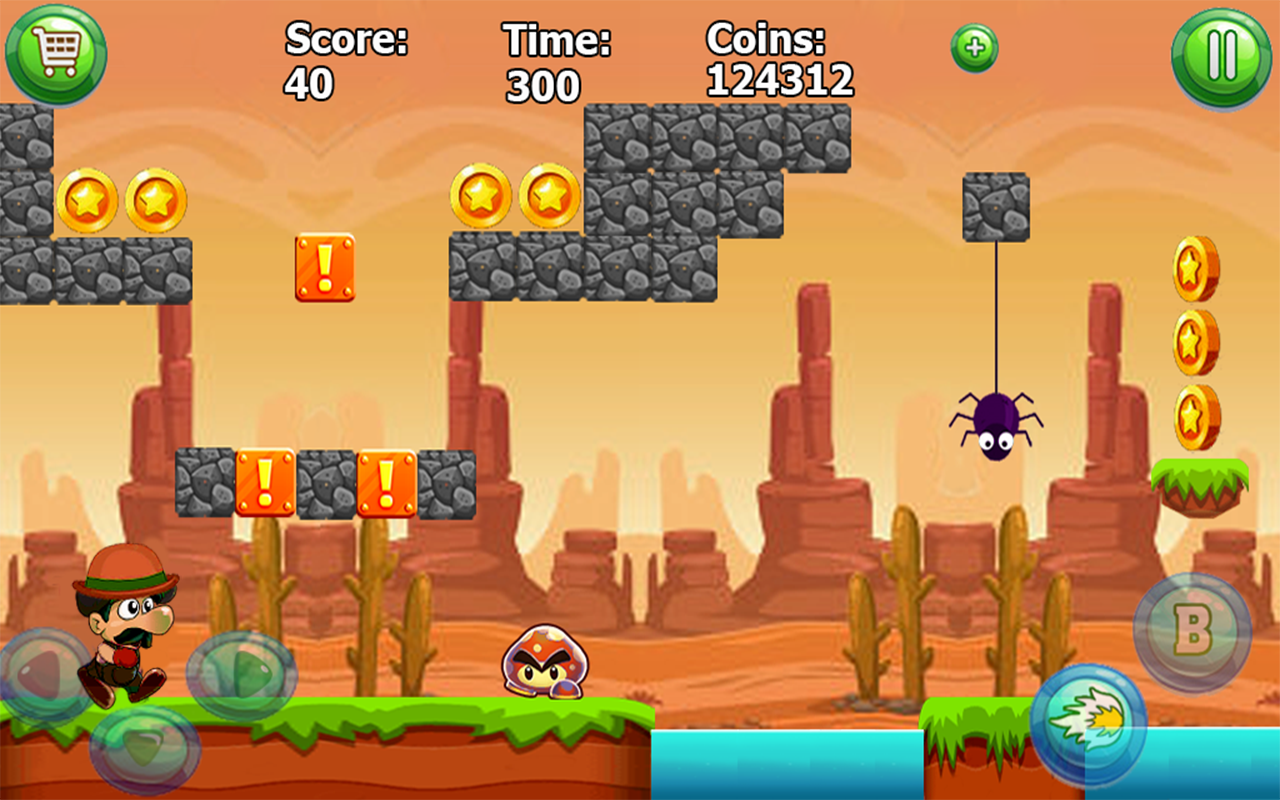1280x800 pixels.
Task: Tap the topmost coin on the right edge
Action: point(1198,267)
